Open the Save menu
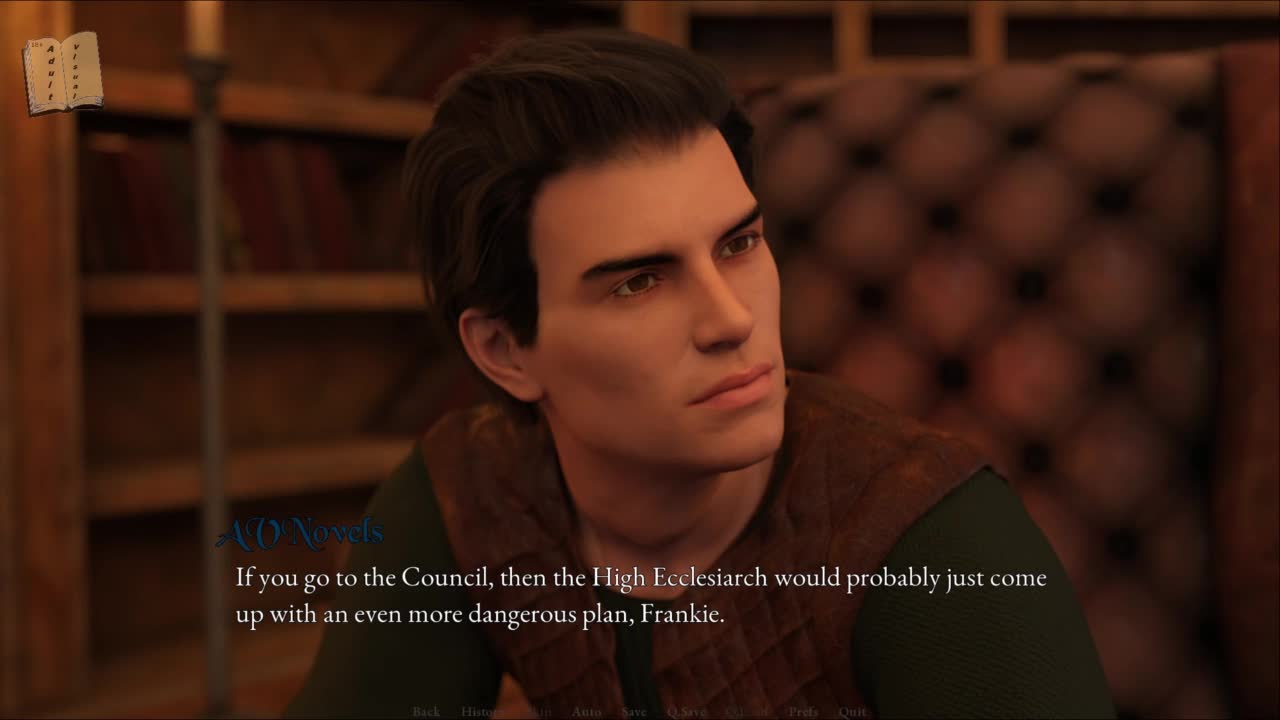The image size is (1280, 720). [634, 712]
